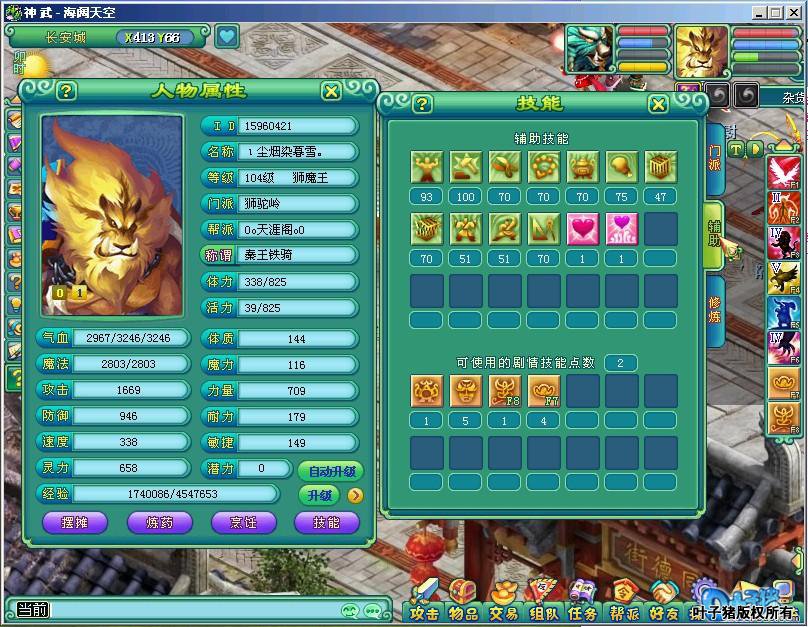Open help for the 技能 skills panel
The width and height of the screenshot is (808, 627).
click(x=423, y=104)
